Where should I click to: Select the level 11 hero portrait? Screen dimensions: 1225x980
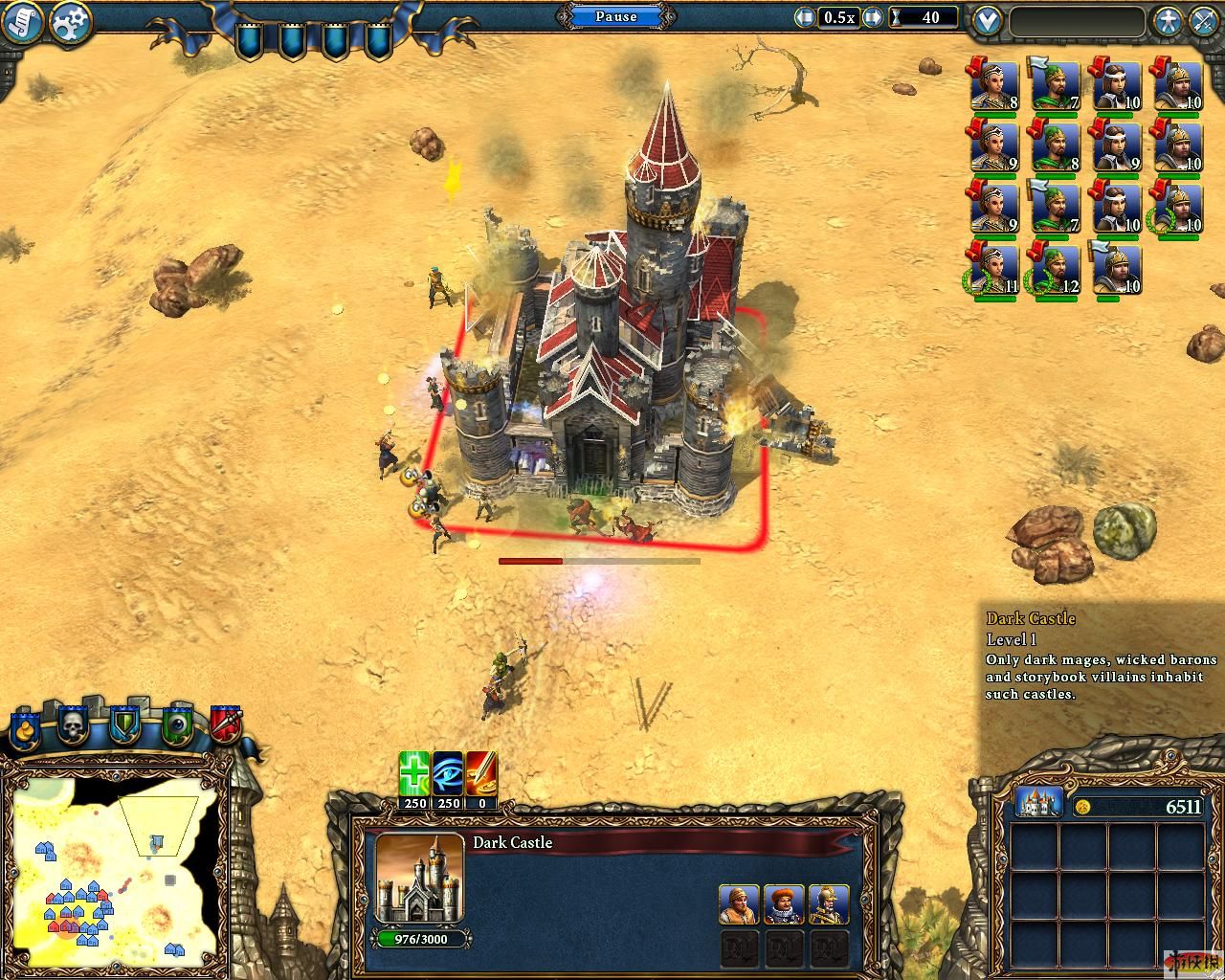(x=992, y=272)
